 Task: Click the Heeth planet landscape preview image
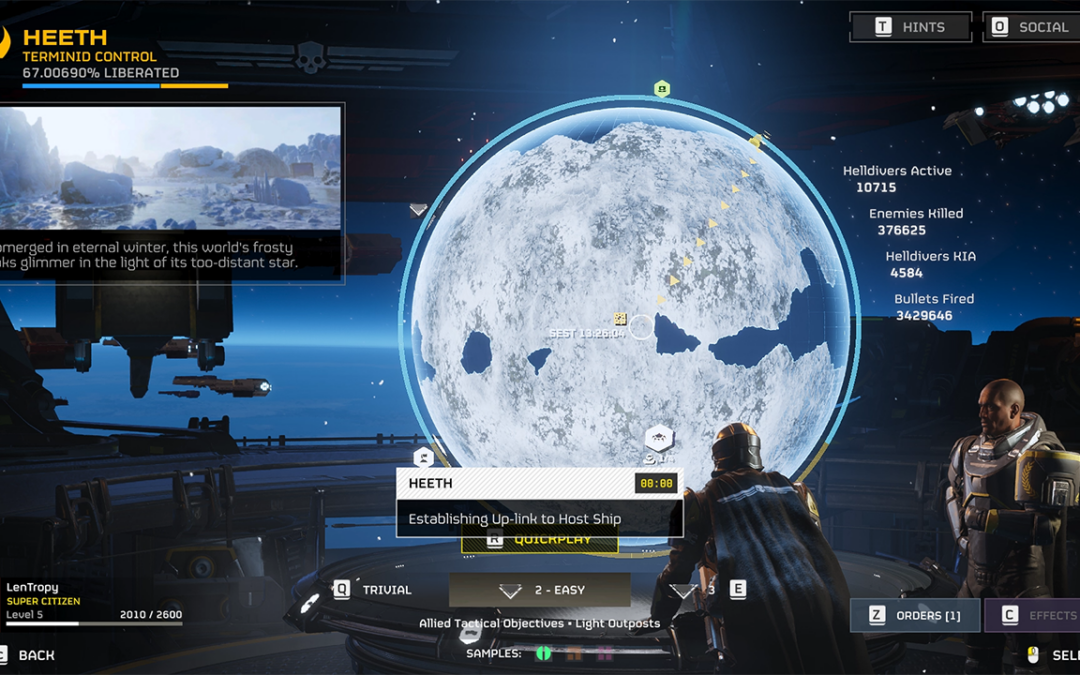click(x=171, y=168)
